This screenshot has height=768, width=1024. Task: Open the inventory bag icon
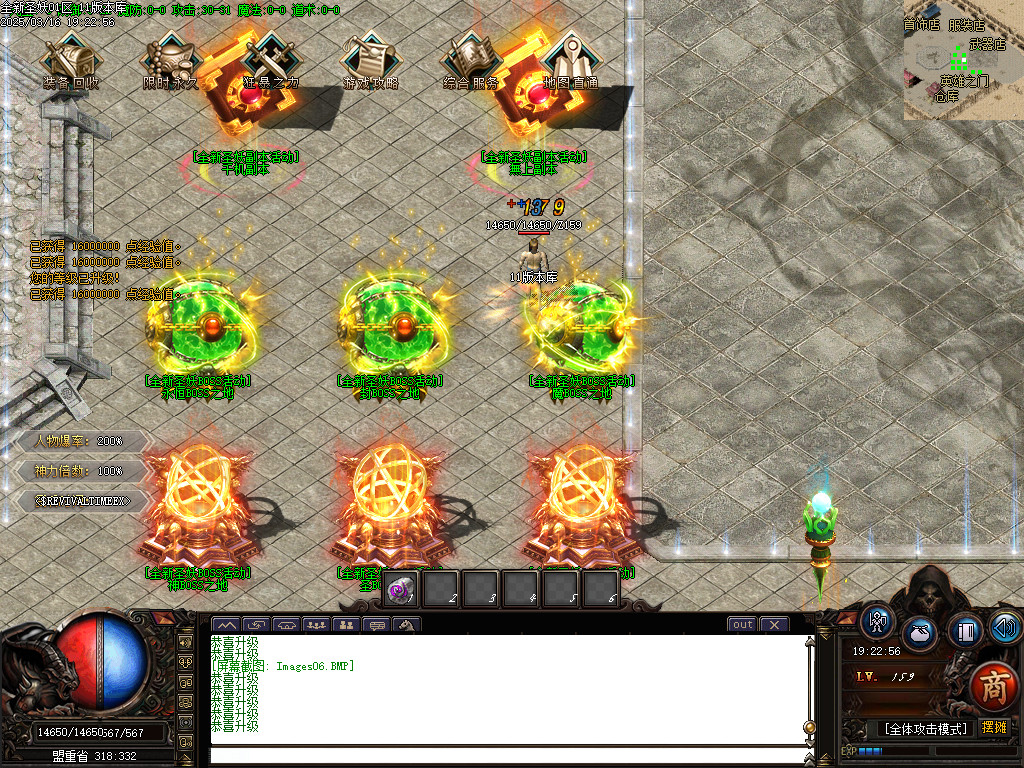click(x=920, y=634)
